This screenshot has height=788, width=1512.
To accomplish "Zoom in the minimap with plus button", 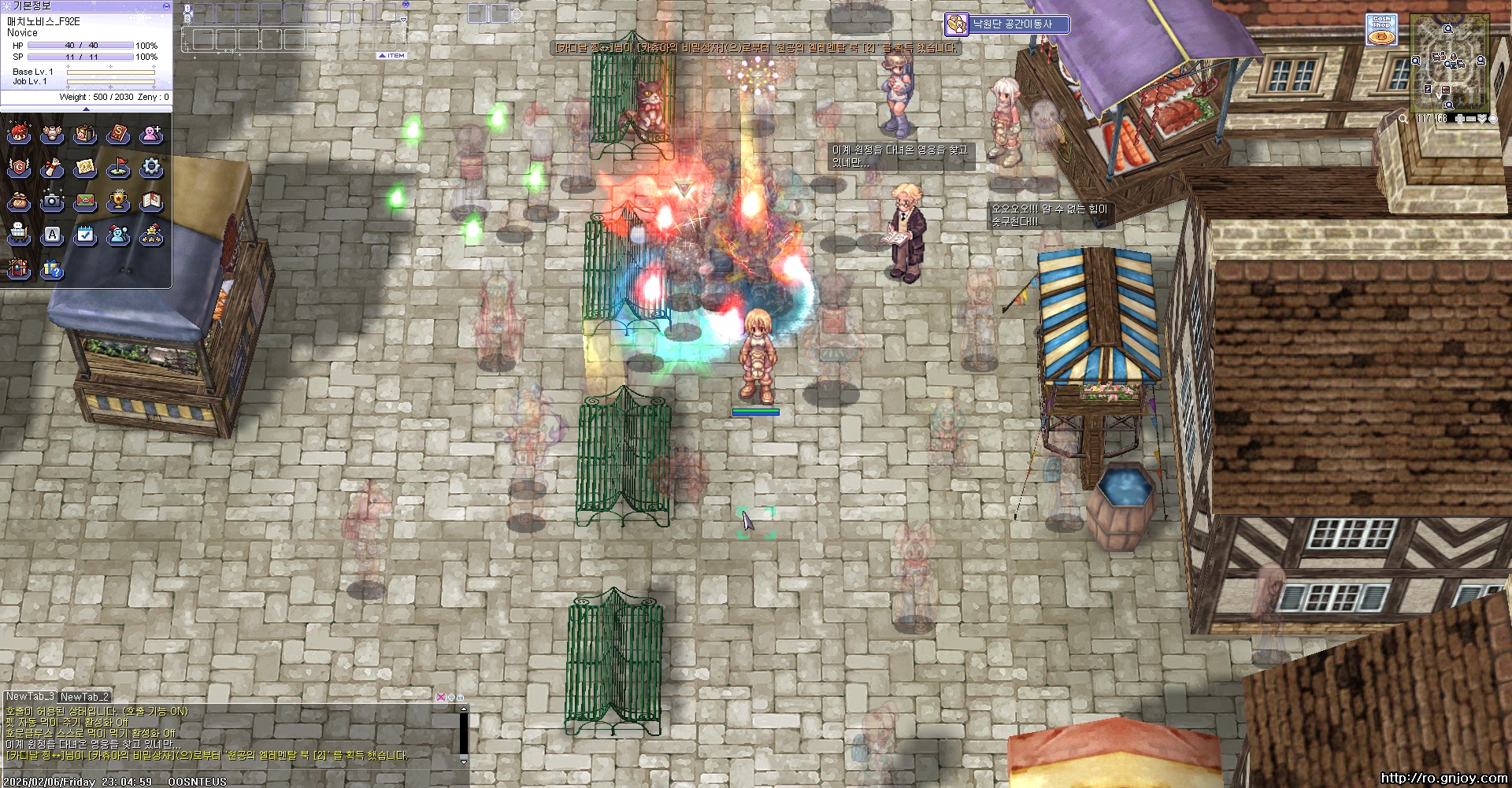I will 1460,119.
